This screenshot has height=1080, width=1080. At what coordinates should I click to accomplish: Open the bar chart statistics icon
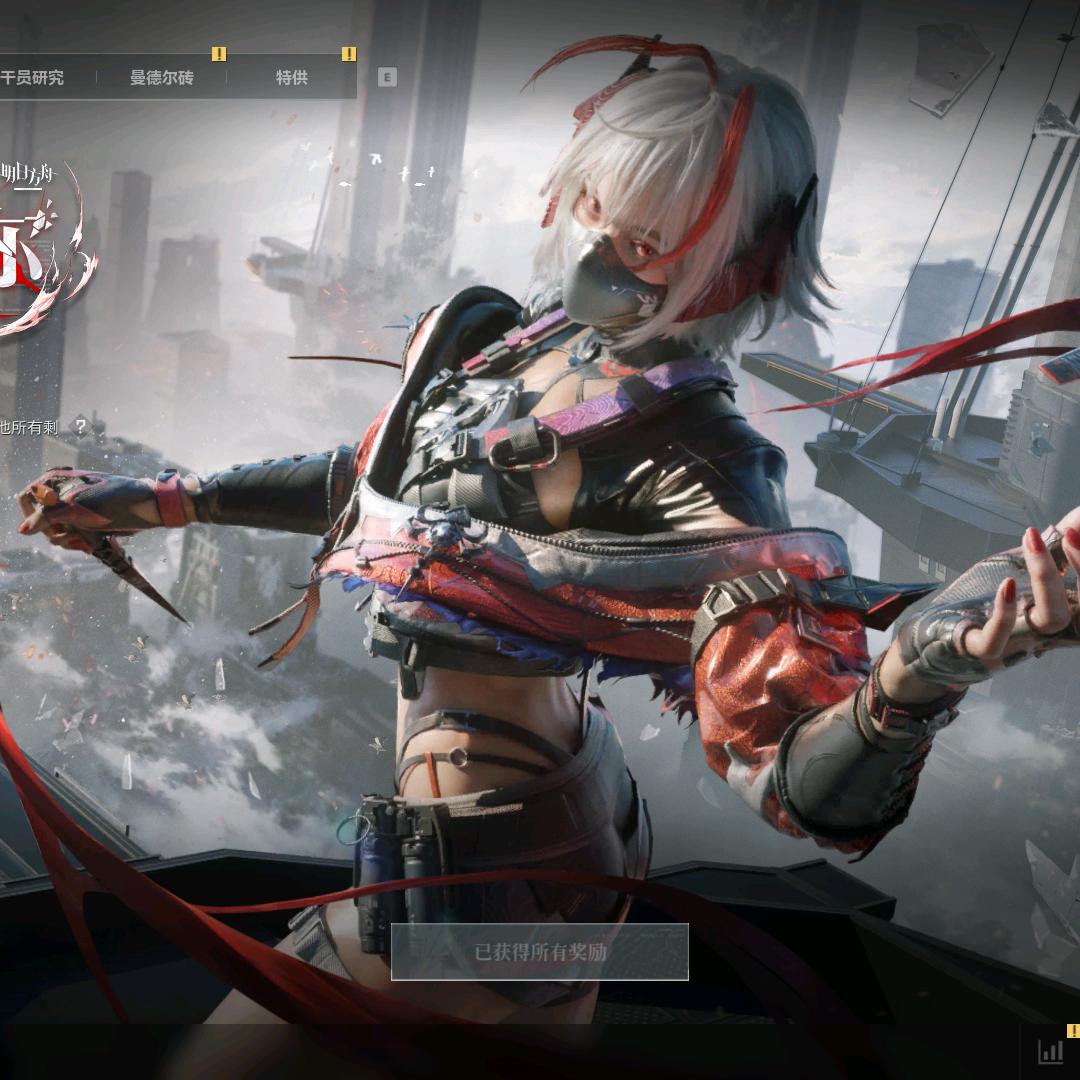(1051, 1051)
